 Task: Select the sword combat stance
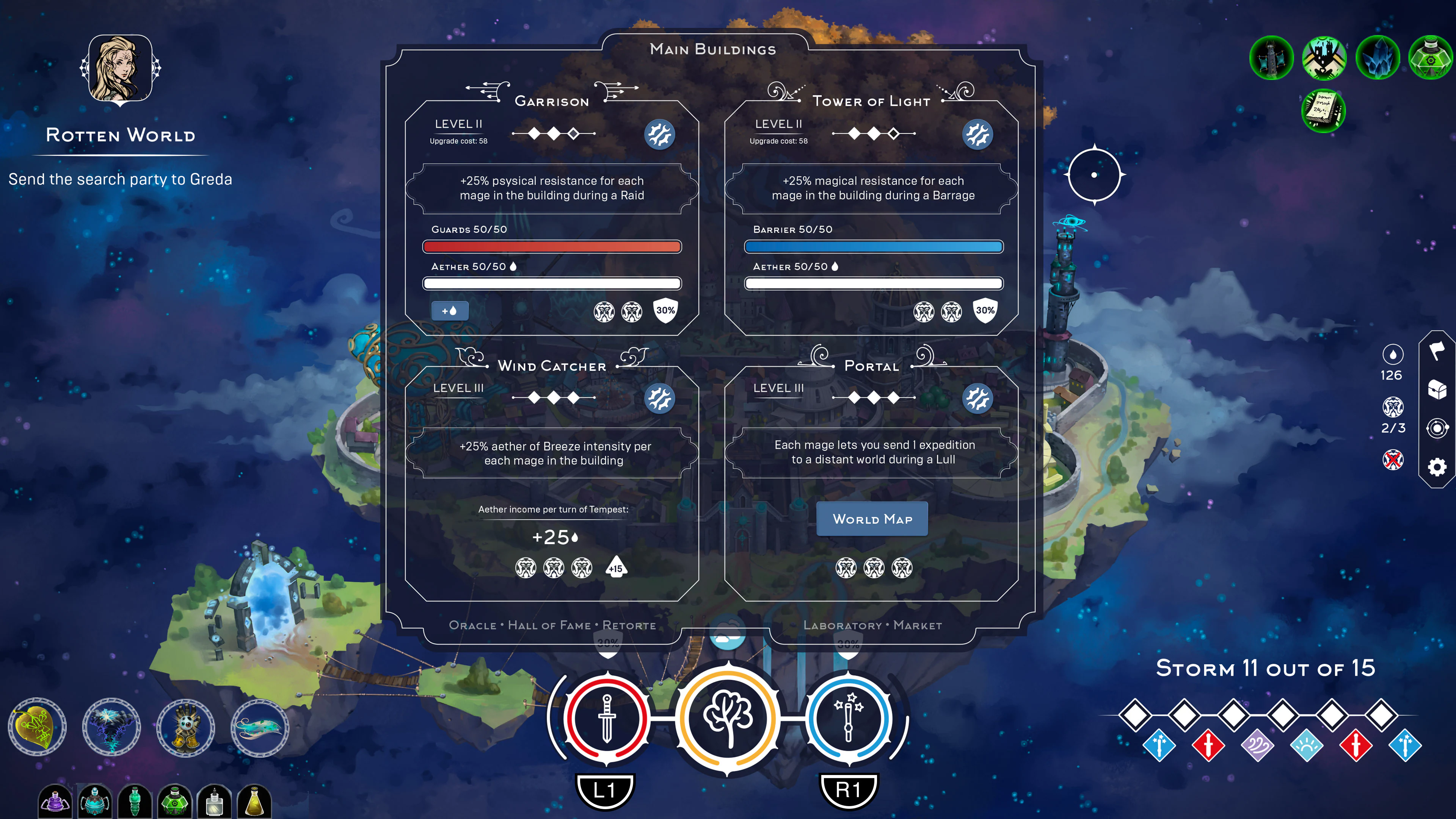click(607, 719)
